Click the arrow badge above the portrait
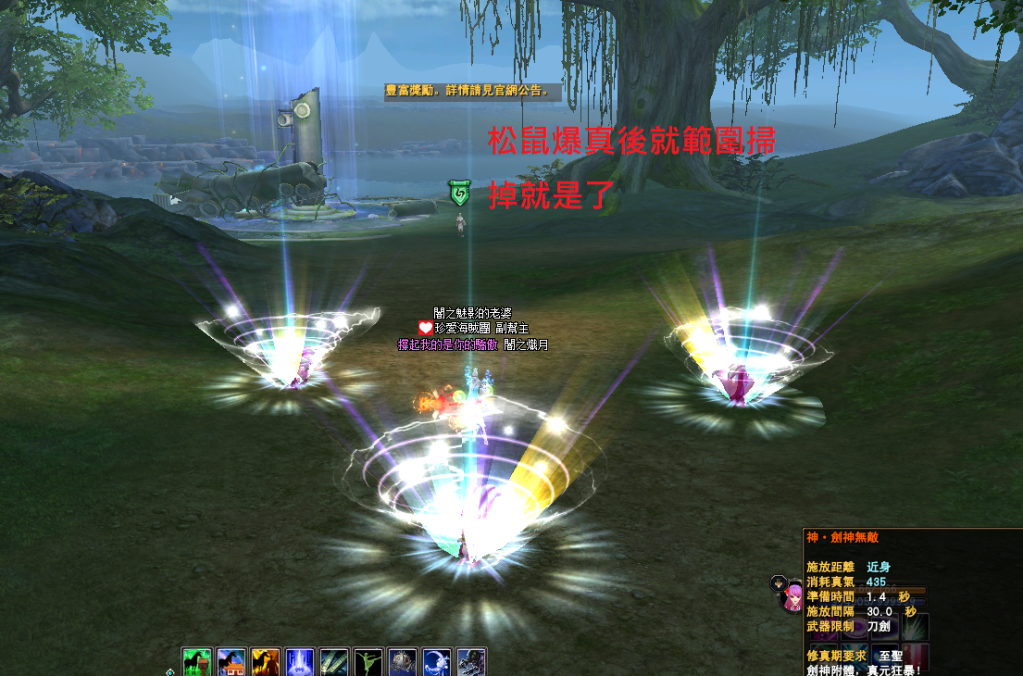1023x676 pixels. [x=776, y=581]
